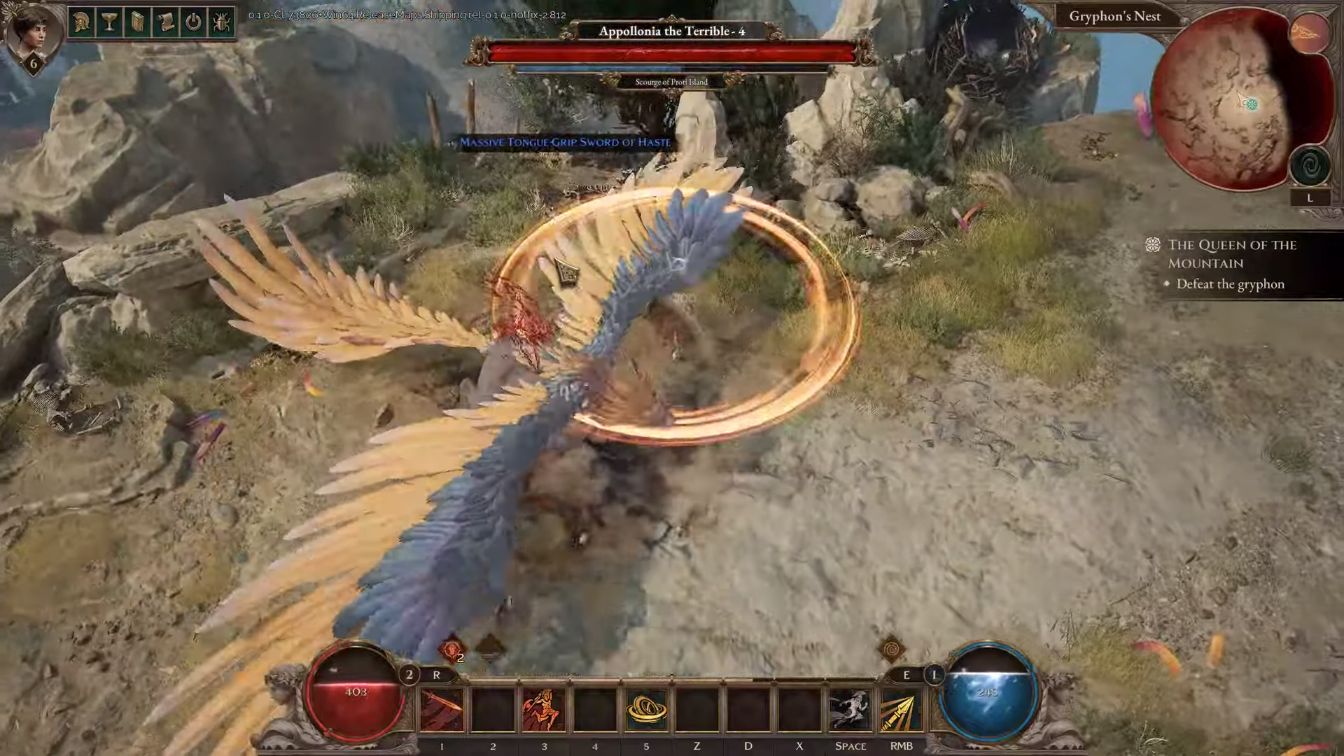
Task: Click the power button menu icon
Action: tap(193, 21)
